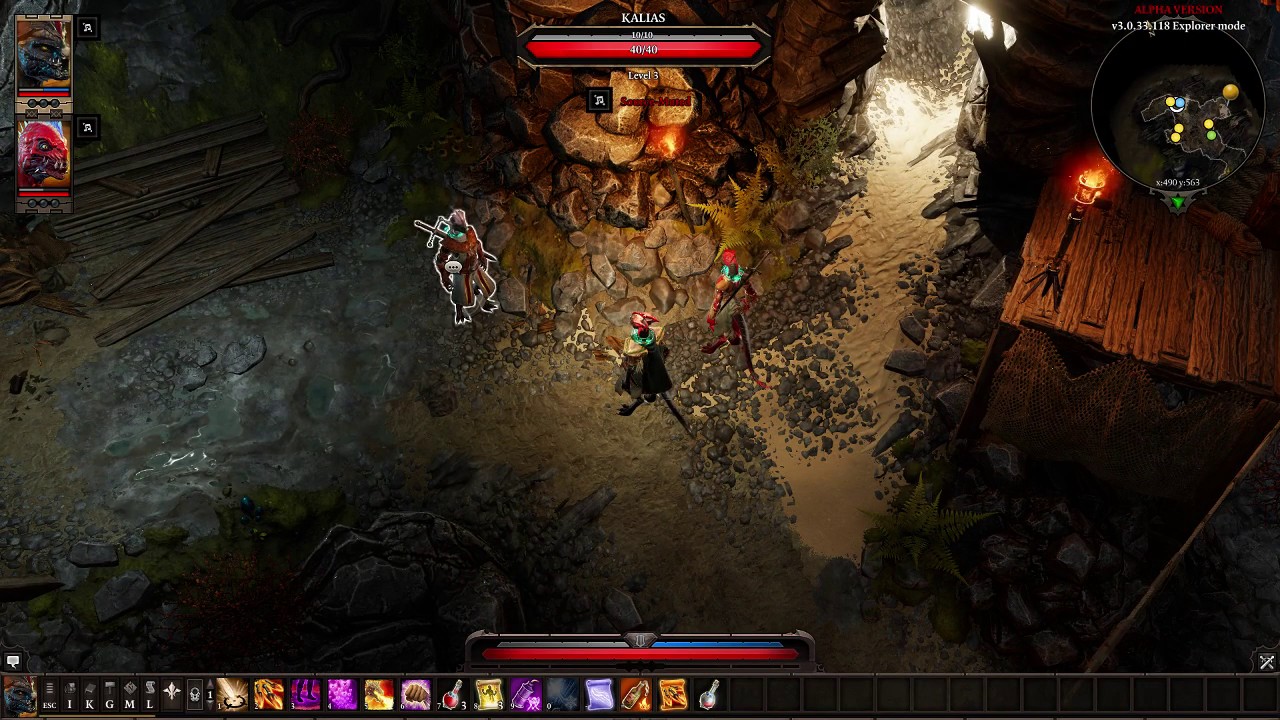Click the green arrow below the minimap
Viewport: 1280px width, 720px height.
1177,203
